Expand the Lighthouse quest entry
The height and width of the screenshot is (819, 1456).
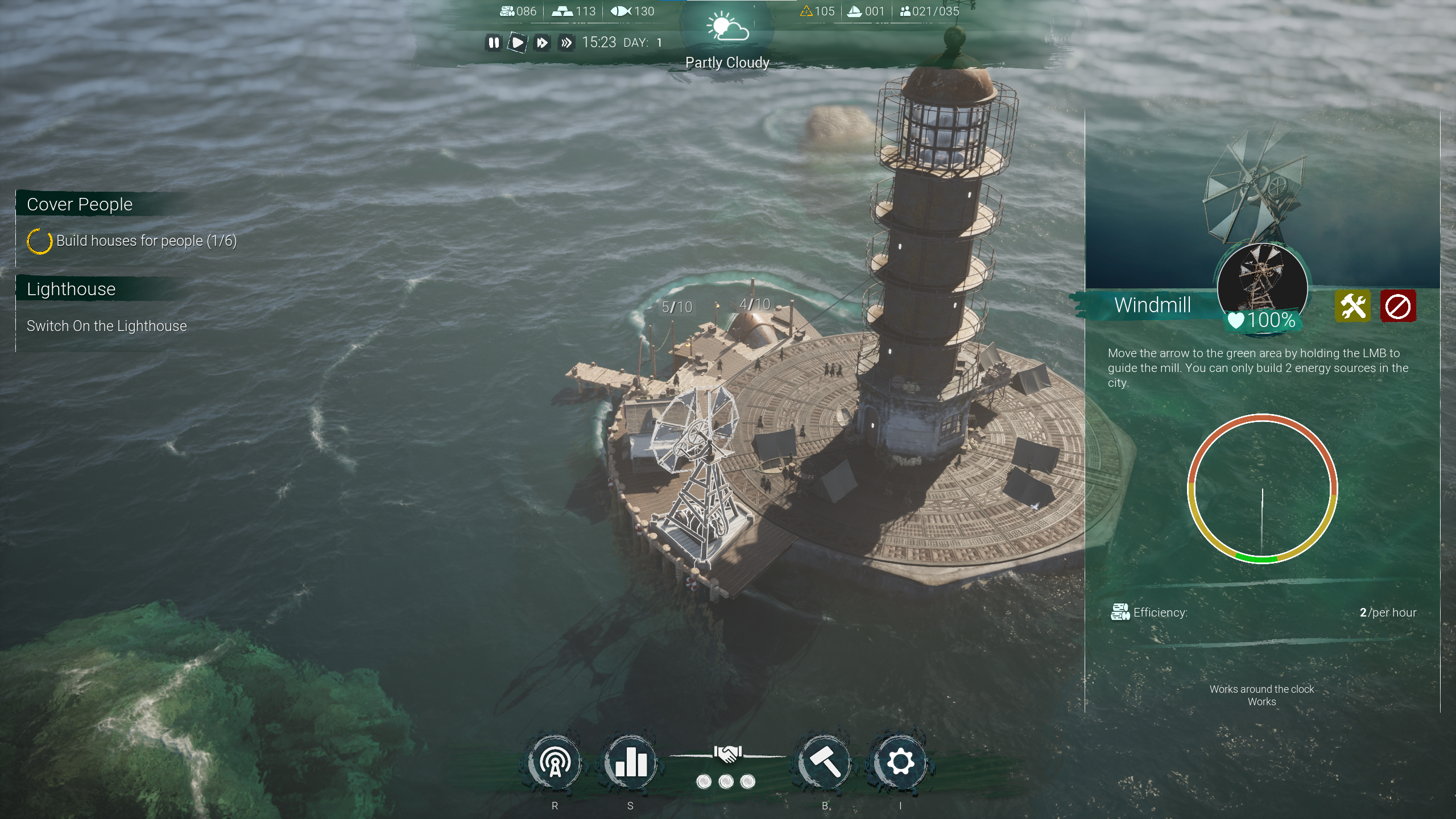point(70,289)
